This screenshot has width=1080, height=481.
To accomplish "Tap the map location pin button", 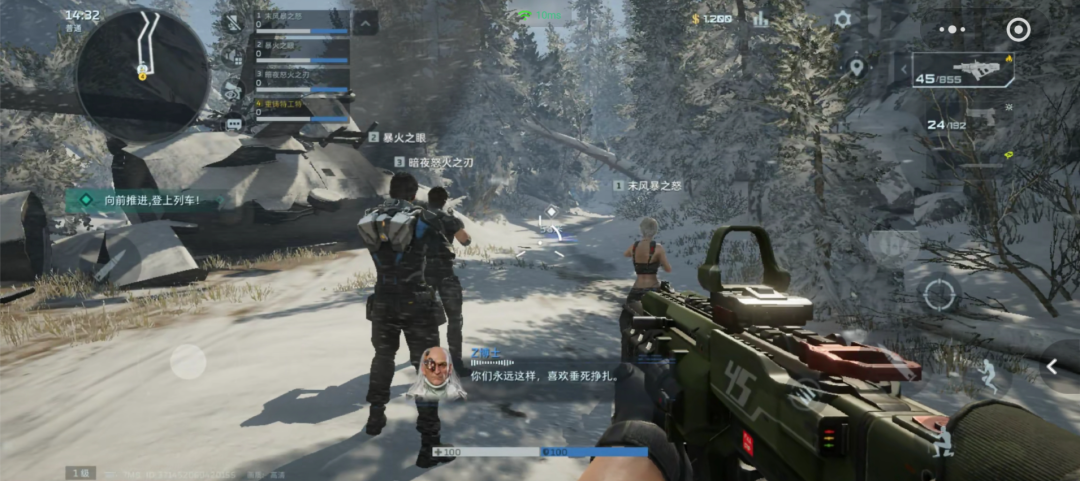I will (856, 68).
